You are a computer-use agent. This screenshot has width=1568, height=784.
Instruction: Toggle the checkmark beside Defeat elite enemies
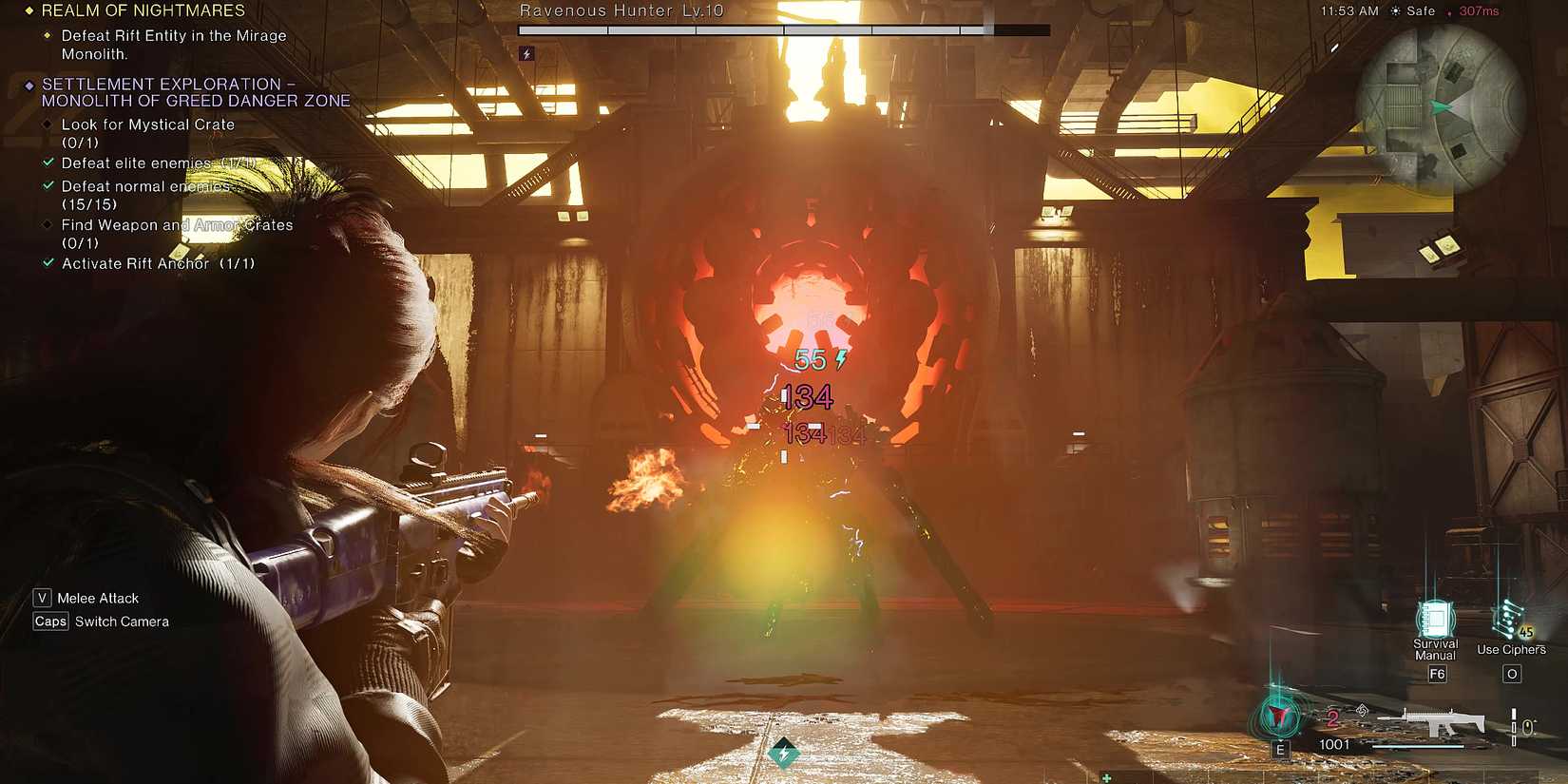[x=48, y=163]
